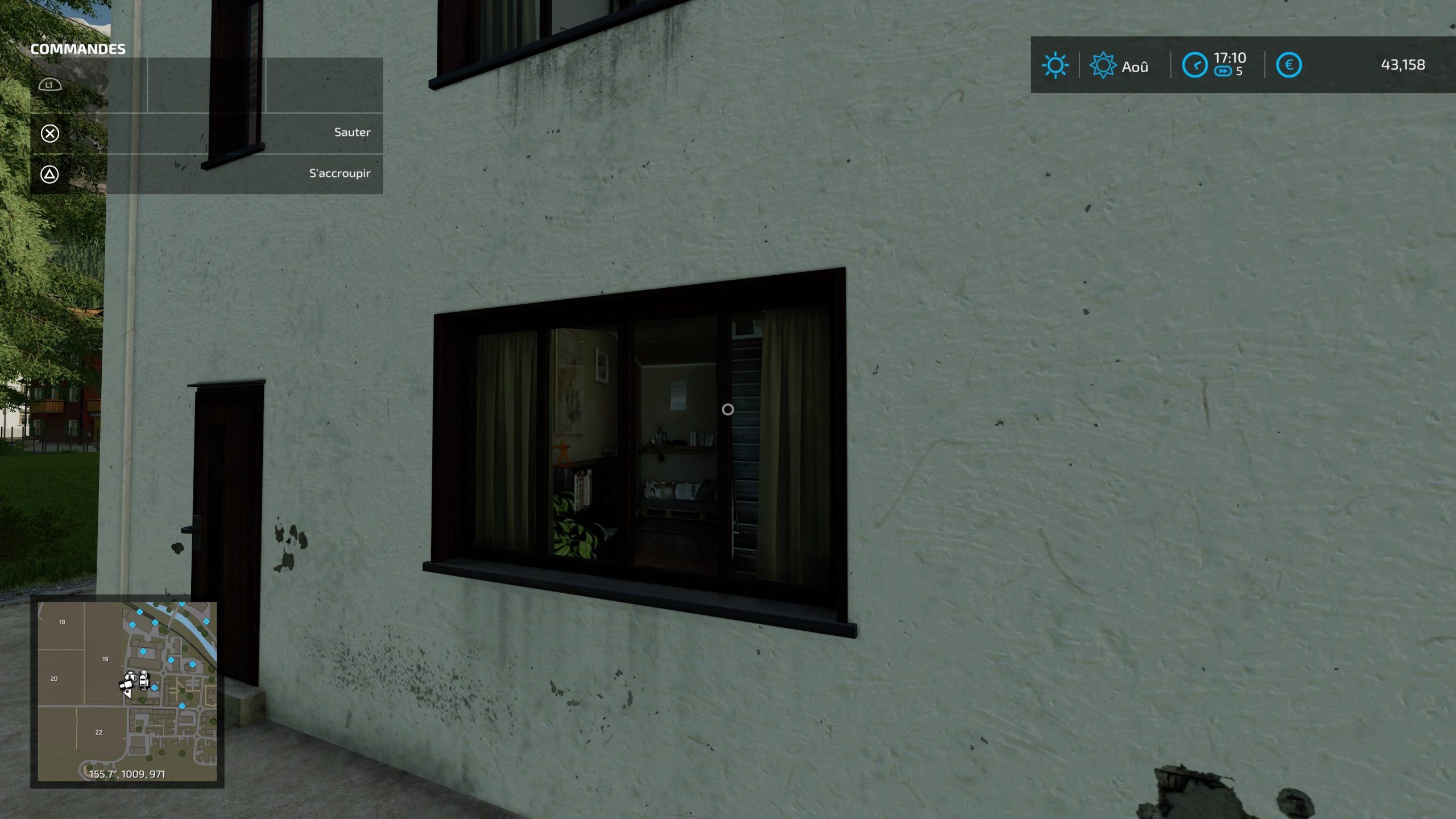Open the minimap in the corner
Viewport: 1456px width, 819px height.
(127, 691)
